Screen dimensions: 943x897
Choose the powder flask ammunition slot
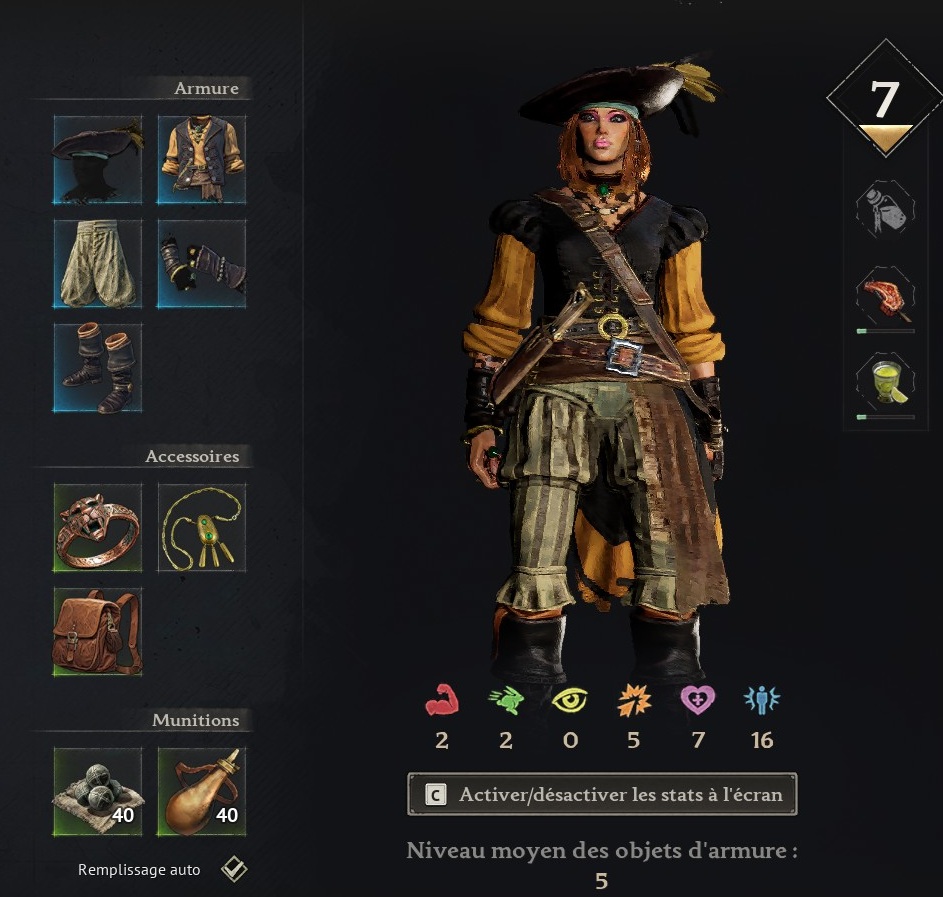point(202,792)
